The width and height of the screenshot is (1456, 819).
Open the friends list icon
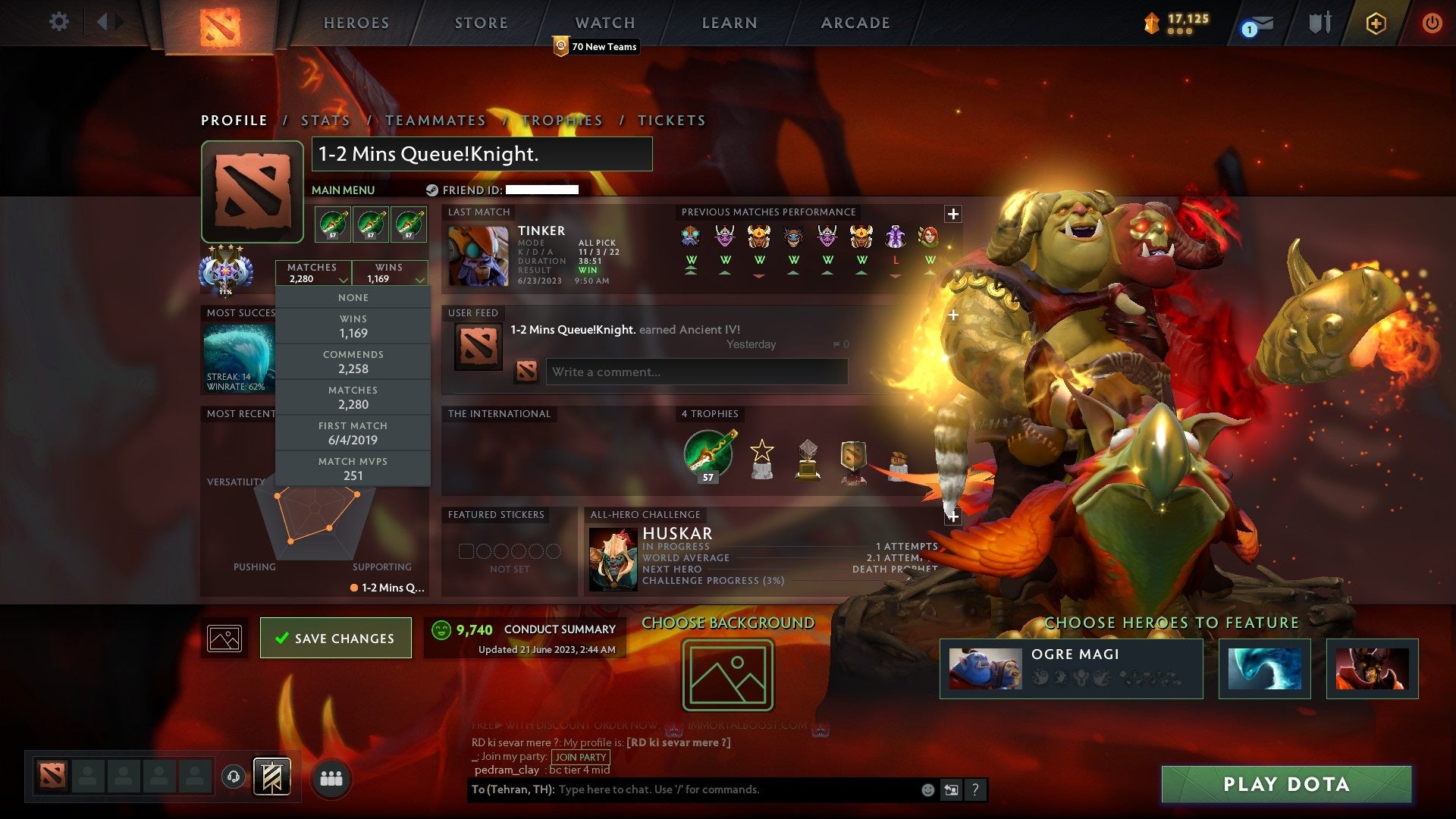pyautogui.click(x=329, y=777)
